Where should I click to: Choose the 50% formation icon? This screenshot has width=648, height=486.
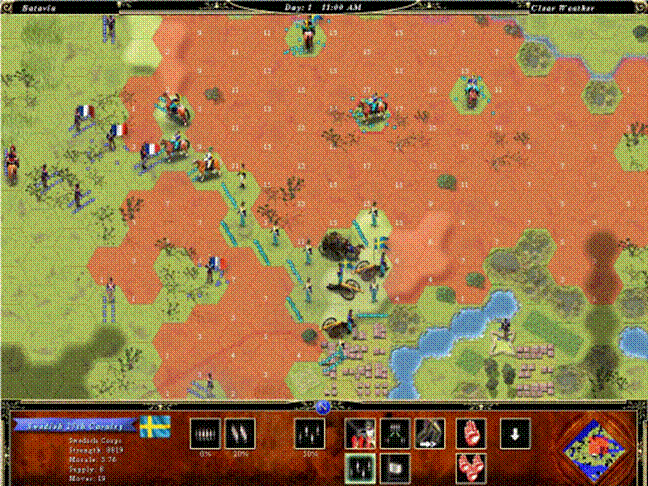coord(309,433)
